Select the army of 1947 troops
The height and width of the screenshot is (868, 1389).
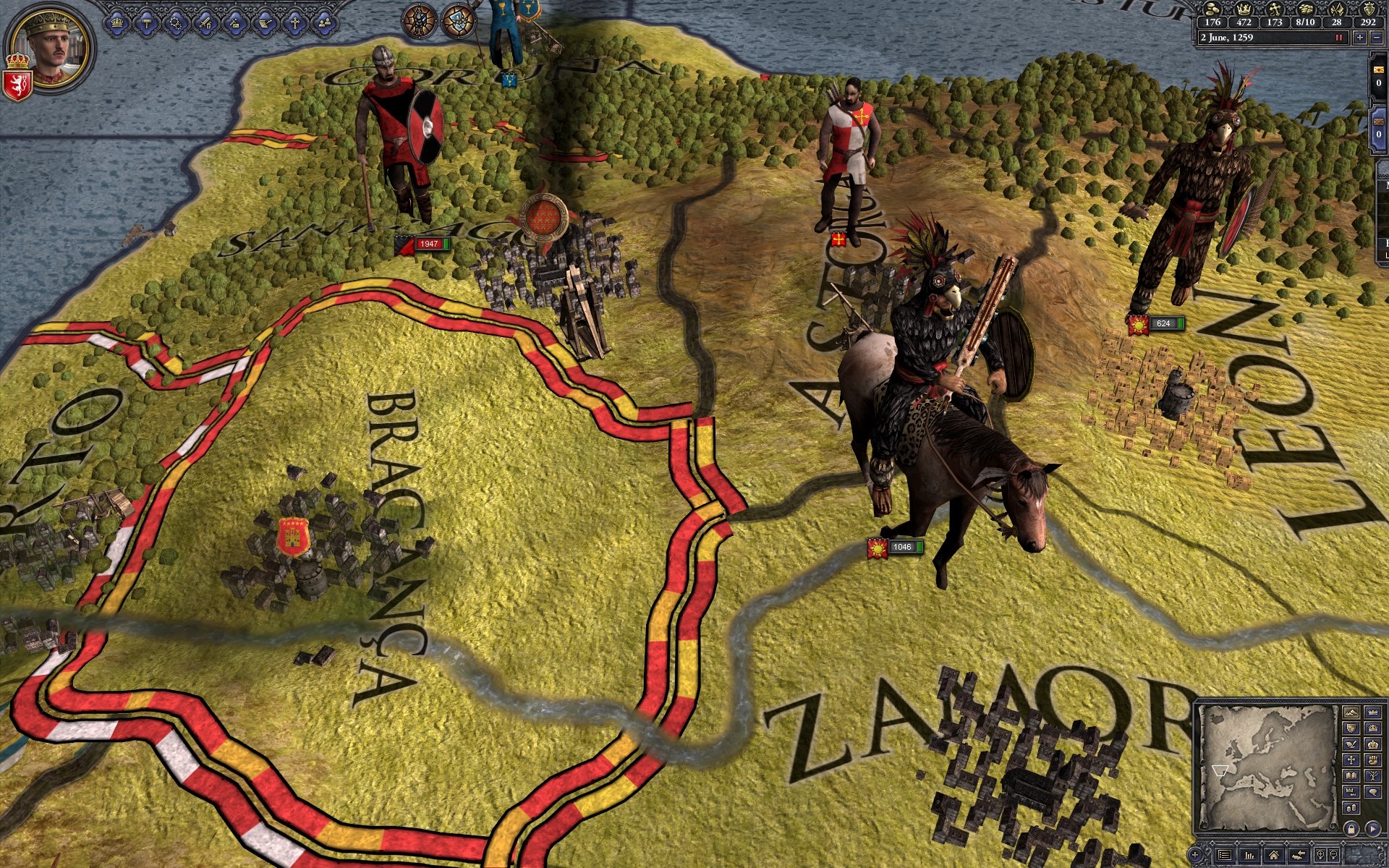point(428,244)
